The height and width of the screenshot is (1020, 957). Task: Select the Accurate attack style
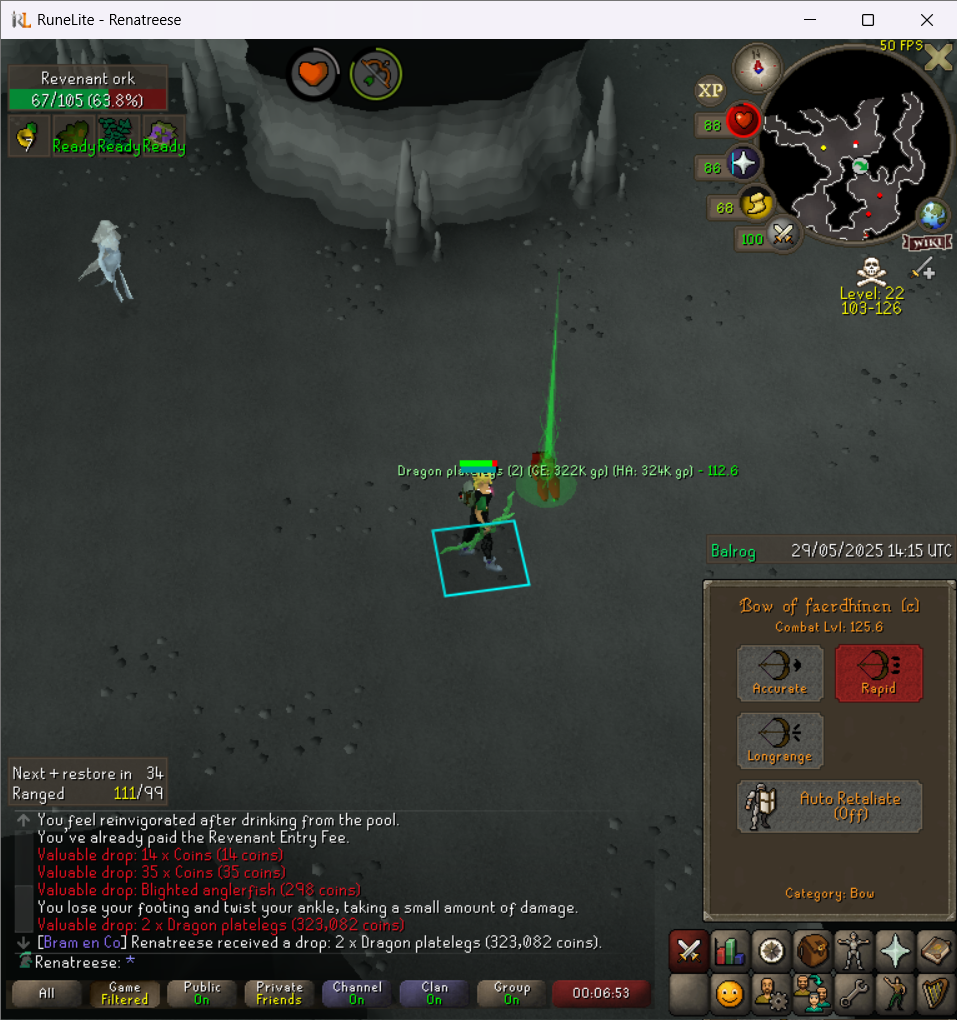(780, 672)
